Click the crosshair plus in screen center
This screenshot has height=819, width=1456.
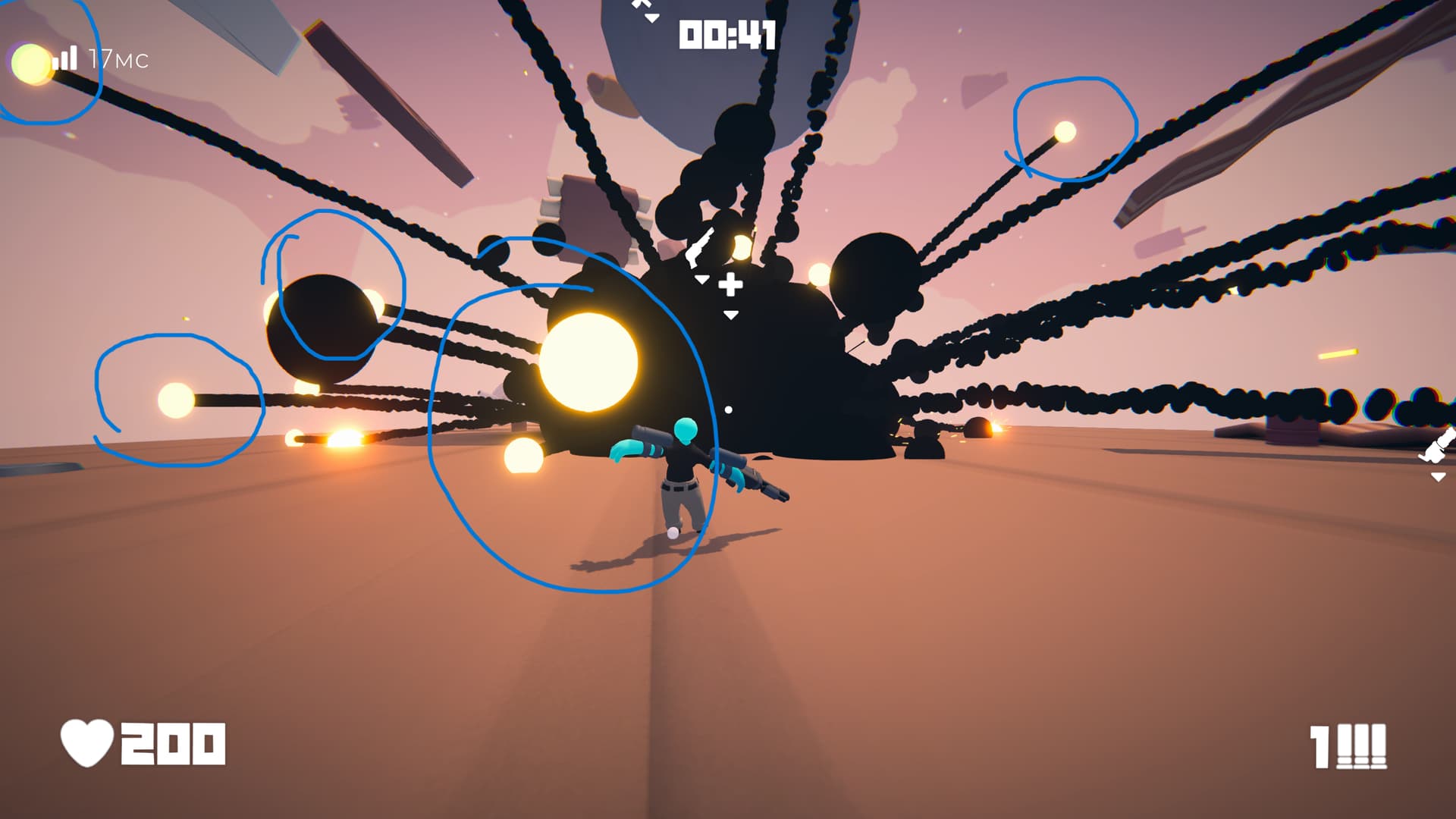pos(730,286)
